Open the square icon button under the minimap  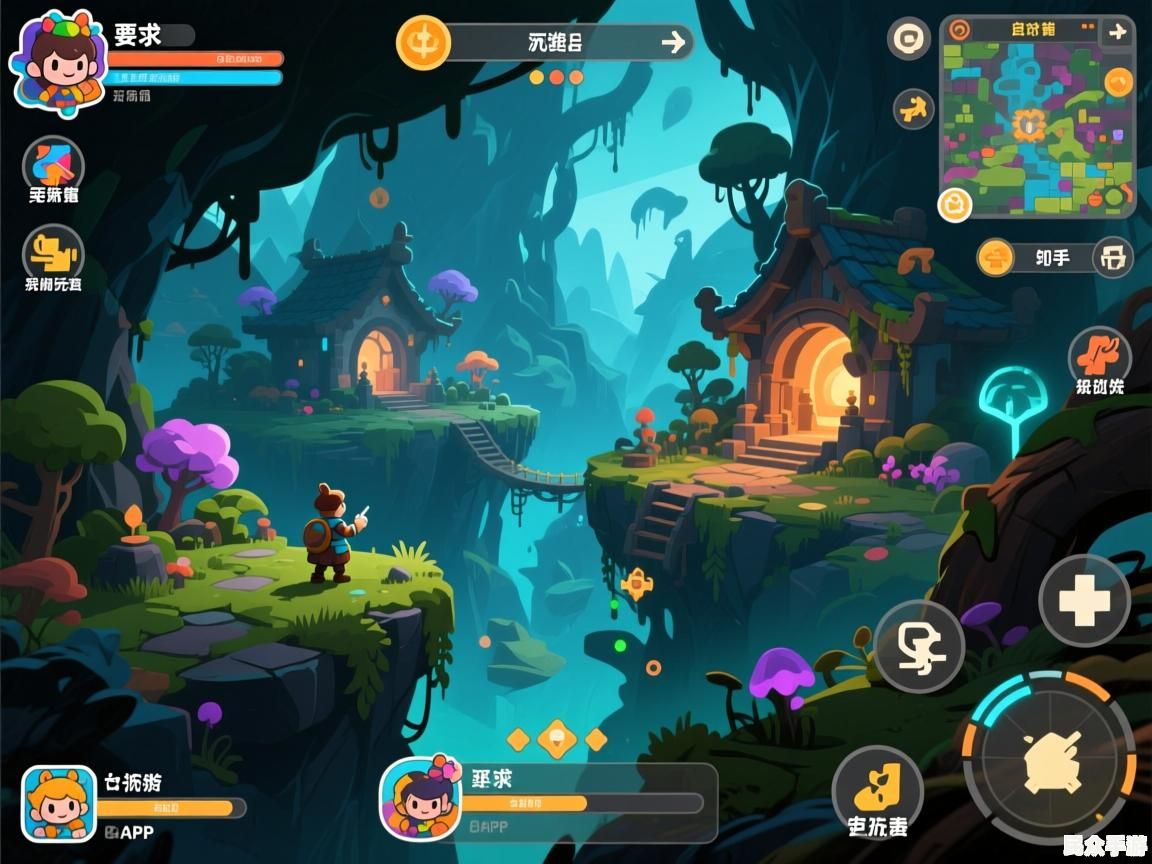[x=1112, y=258]
